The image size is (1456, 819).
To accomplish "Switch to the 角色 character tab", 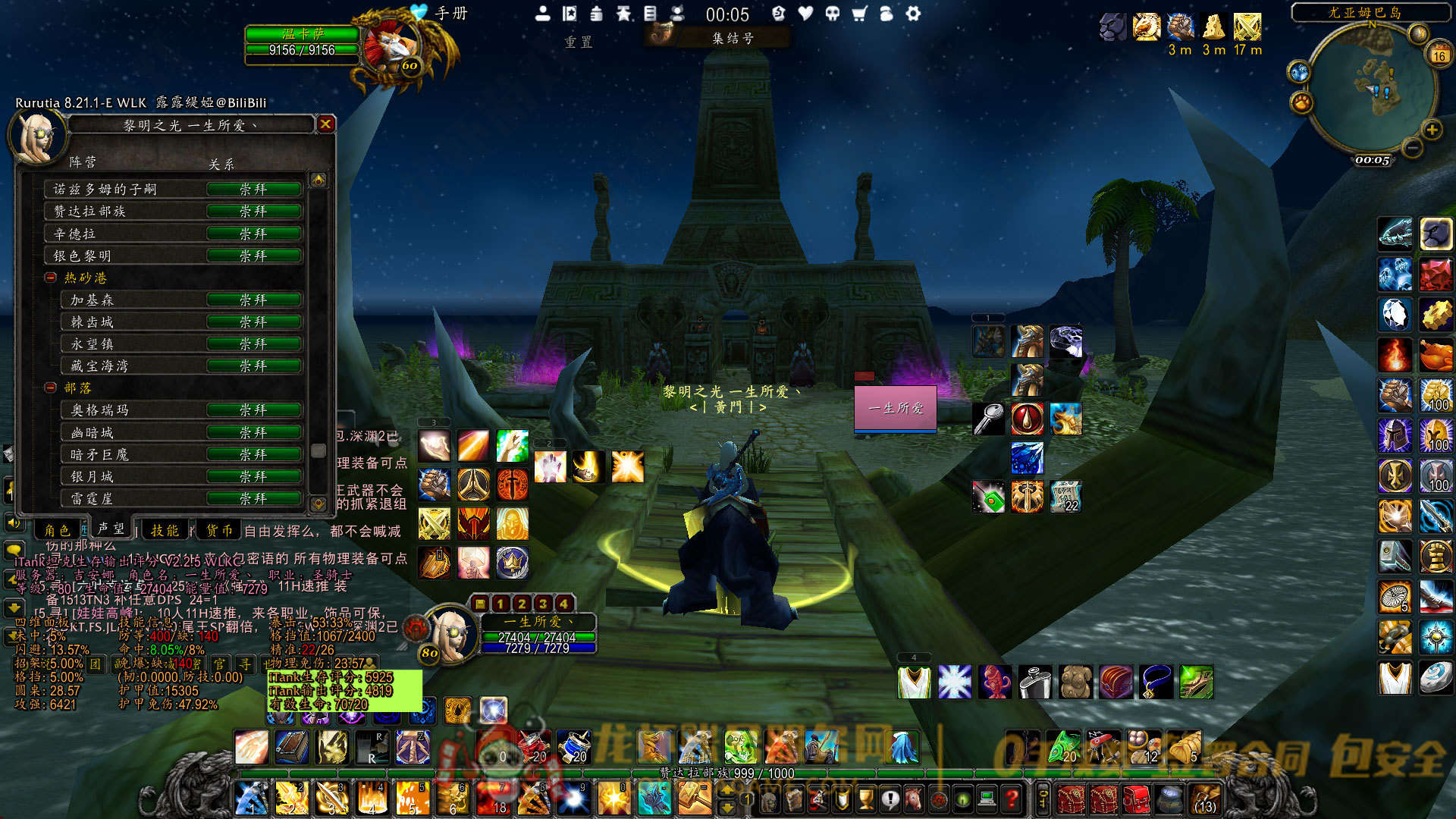I will point(58,530).
